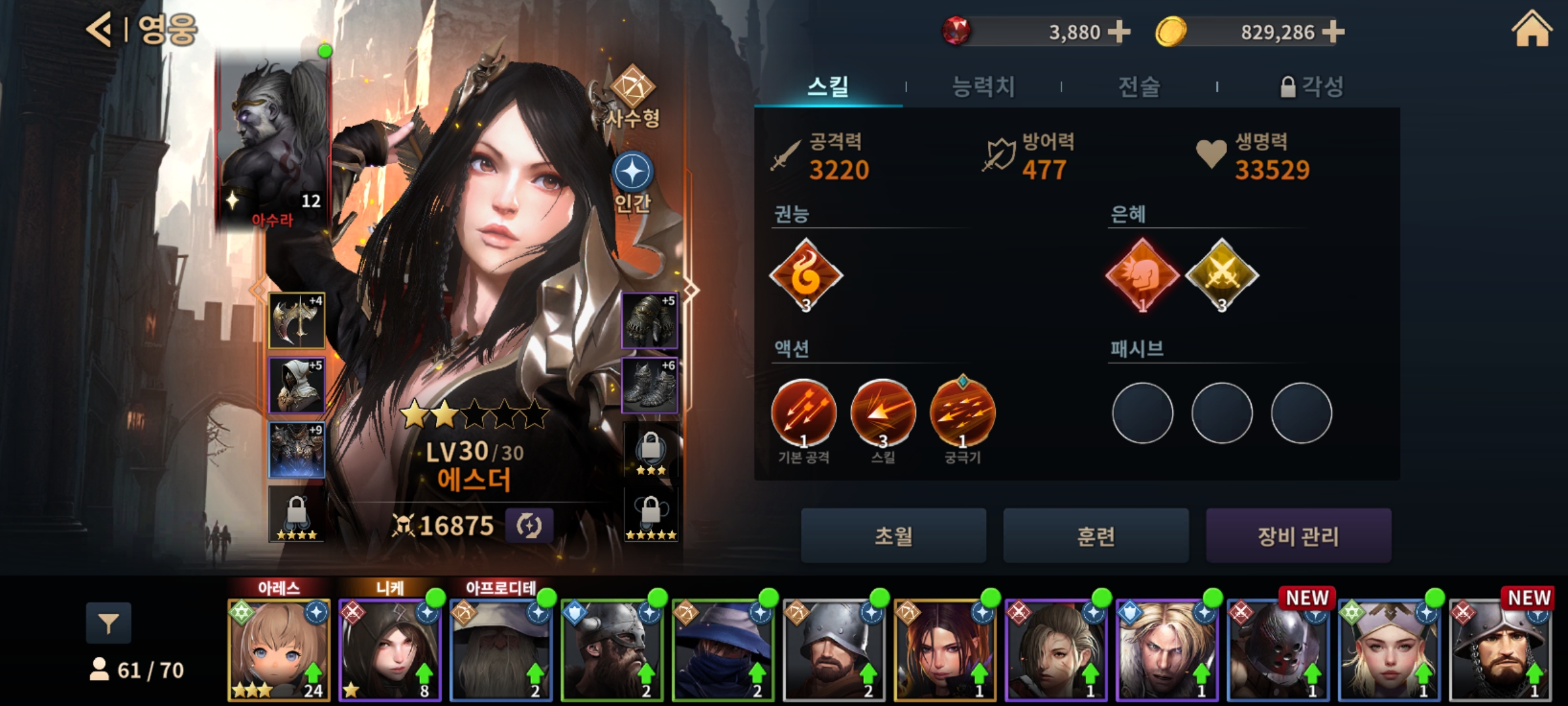
Task: Select the 권능 flame skill icon
Action: pos(806,276)
